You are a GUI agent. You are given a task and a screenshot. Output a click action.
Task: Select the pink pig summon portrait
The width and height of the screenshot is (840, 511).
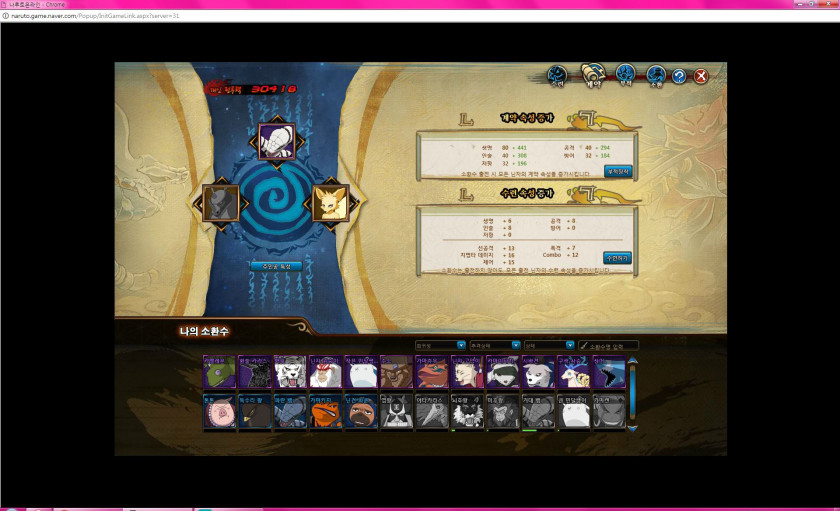coord(219,412)
